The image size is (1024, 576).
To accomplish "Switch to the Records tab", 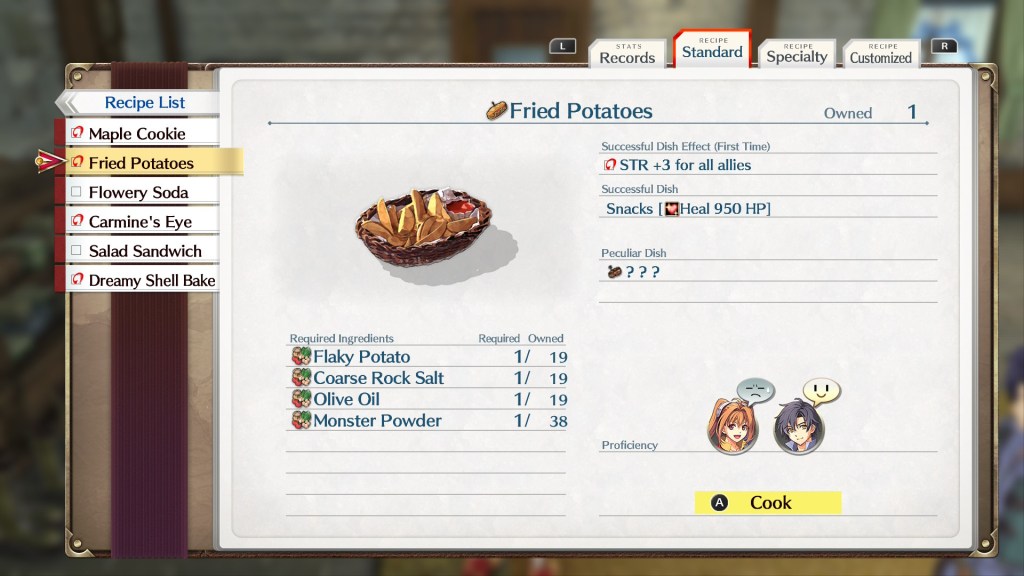I will 627,57.
